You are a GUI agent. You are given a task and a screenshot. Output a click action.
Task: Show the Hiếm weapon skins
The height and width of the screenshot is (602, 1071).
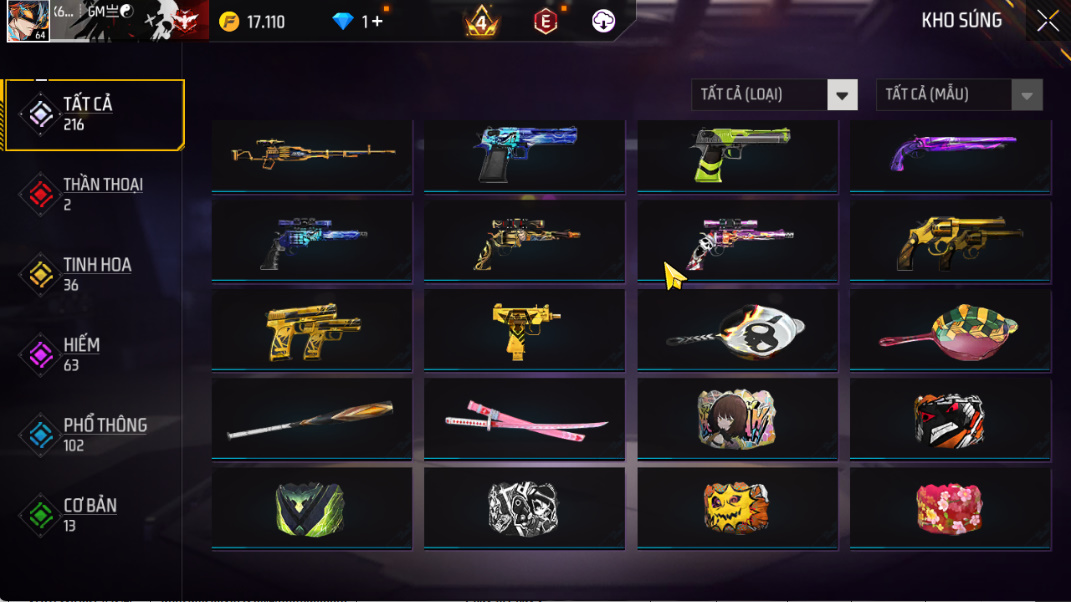(94, 354)
